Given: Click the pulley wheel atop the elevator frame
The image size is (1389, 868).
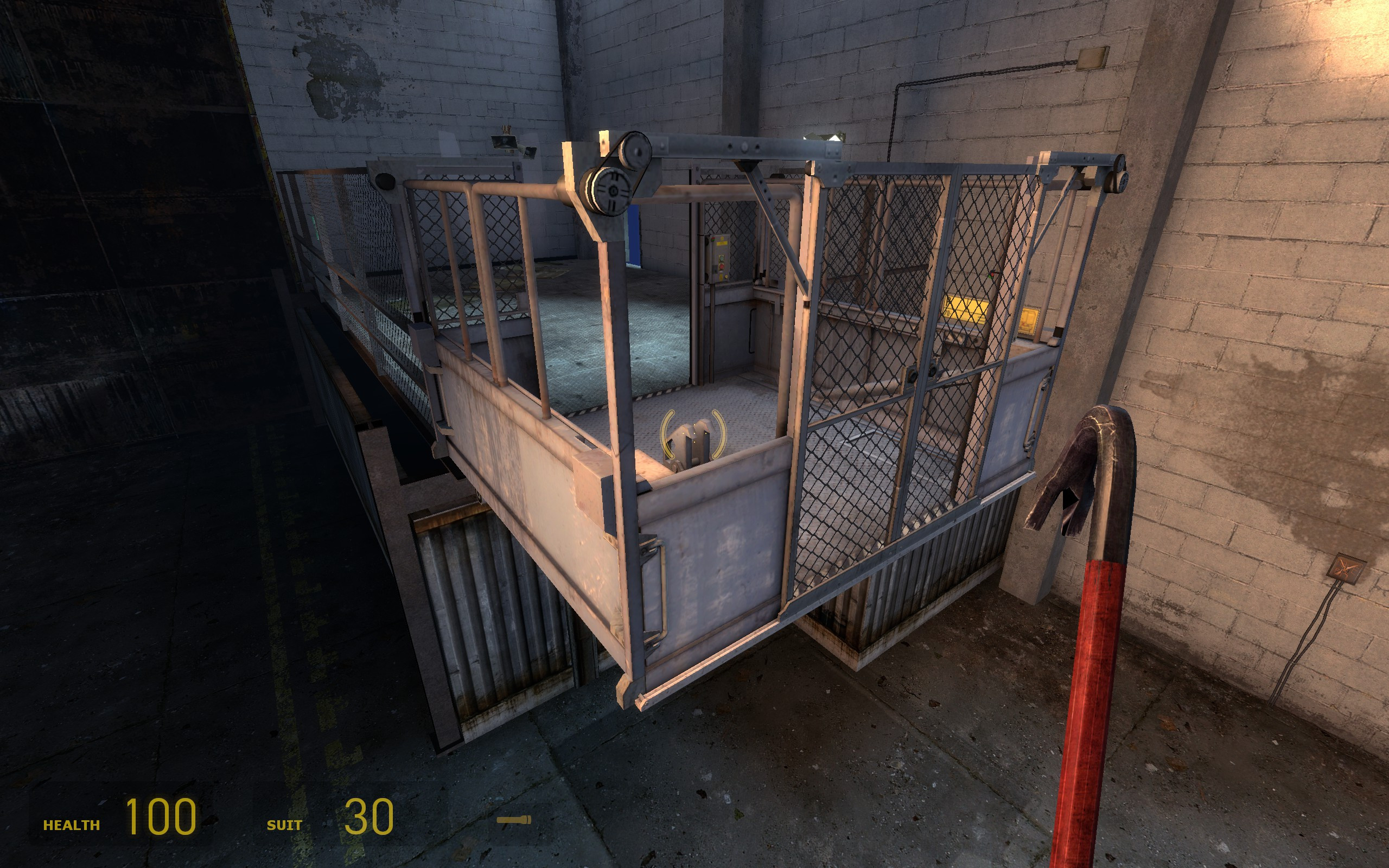Looking at the screenshot, I should click(614, 189).
